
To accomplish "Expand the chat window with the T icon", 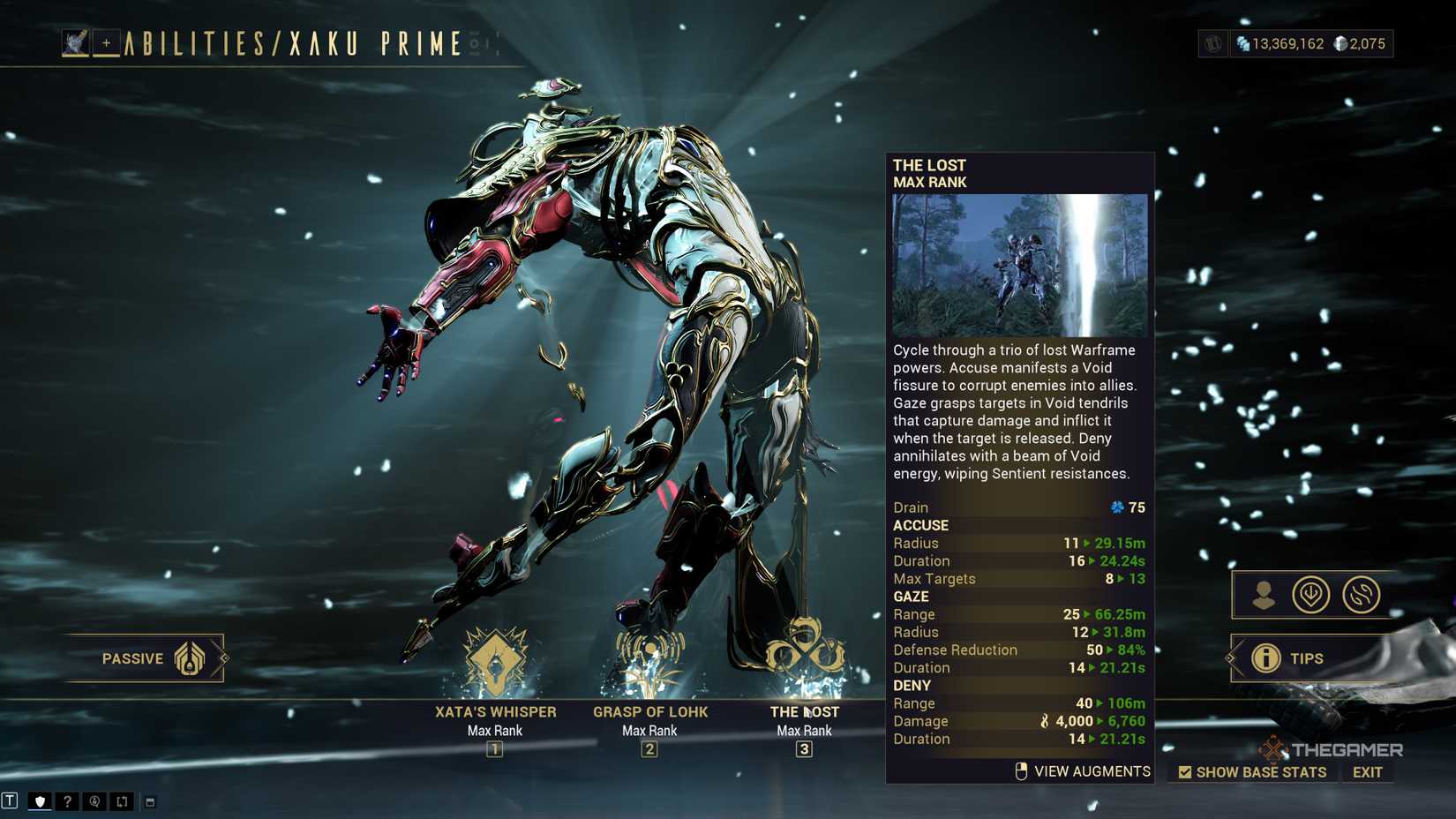I will pyautogui.click(x=11, y=800).
